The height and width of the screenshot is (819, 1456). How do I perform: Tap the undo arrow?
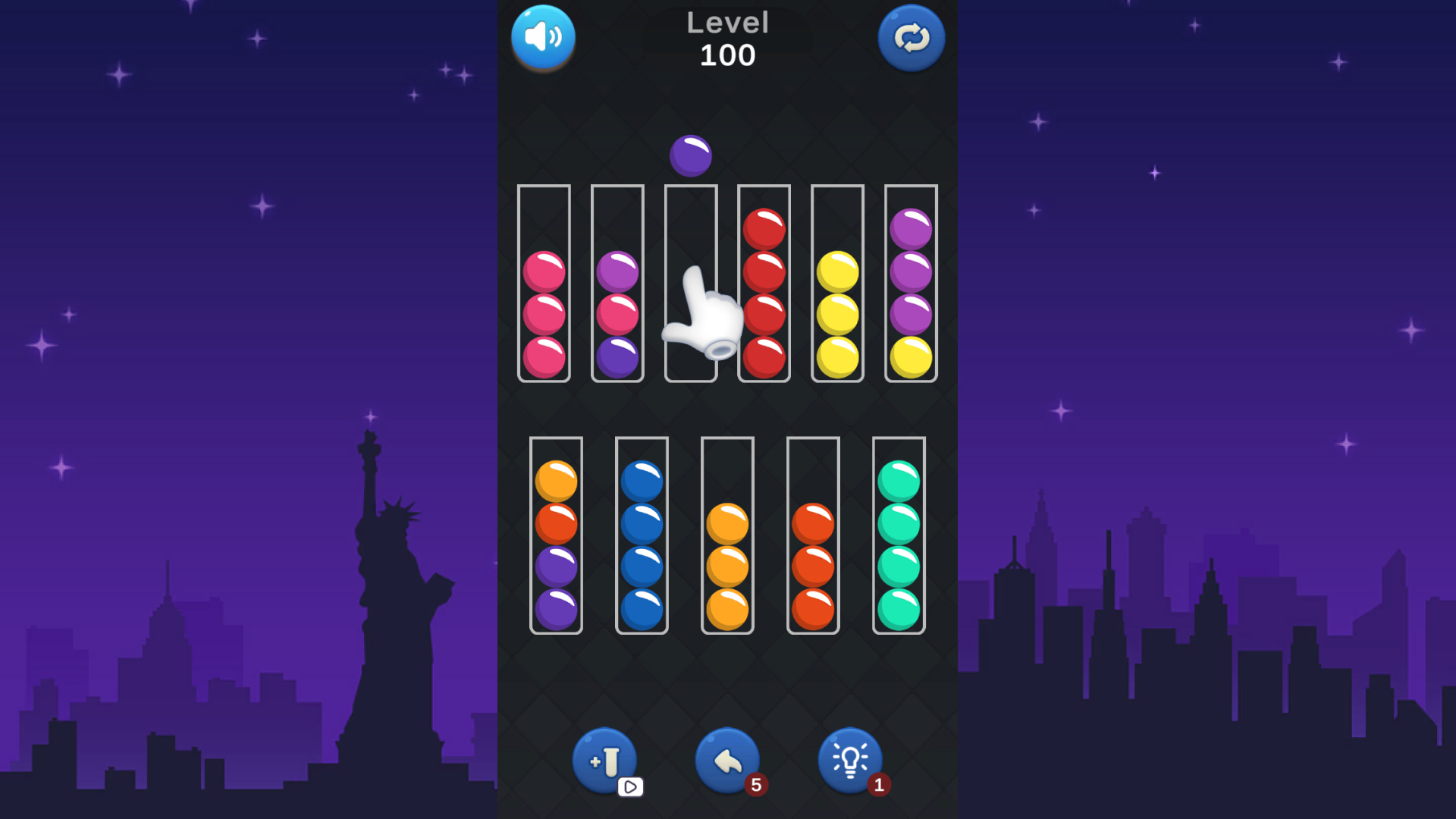click(726, 758)
